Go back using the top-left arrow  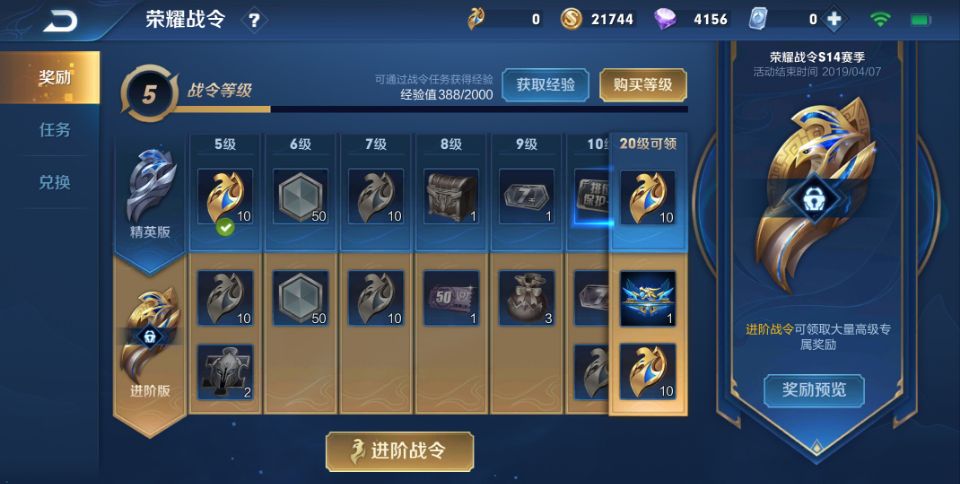pyautogui.click(x=61, y=19)
